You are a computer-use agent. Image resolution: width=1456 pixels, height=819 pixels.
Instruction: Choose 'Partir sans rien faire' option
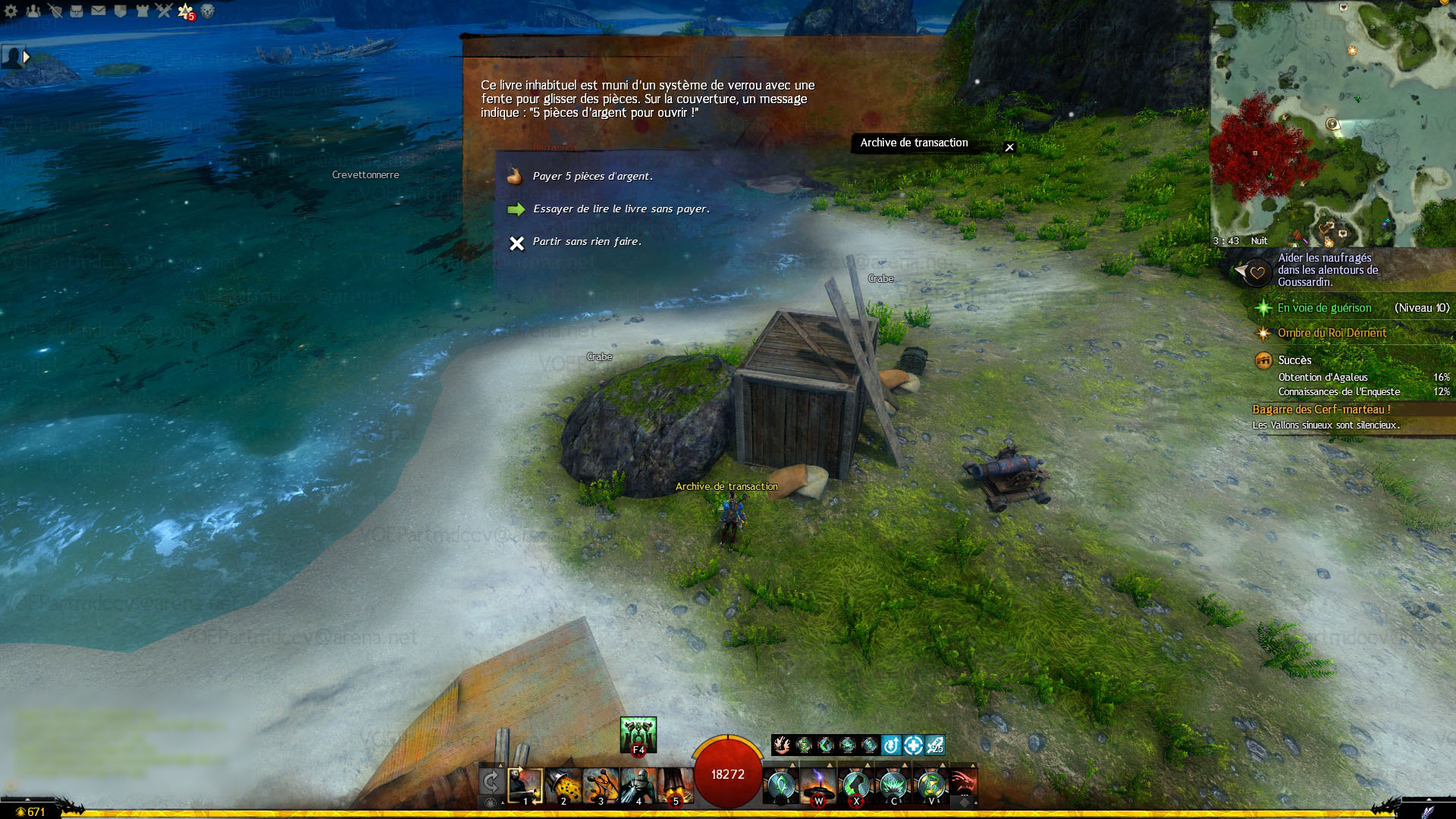(587, 242)
